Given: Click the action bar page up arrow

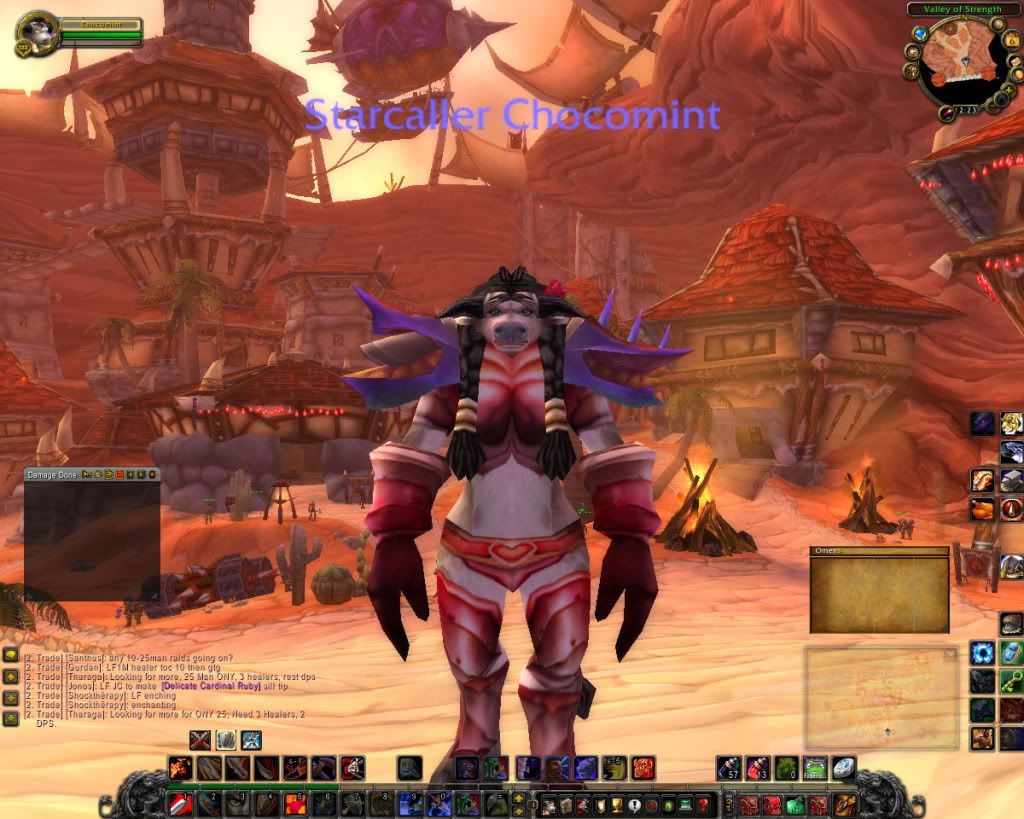Looking at the screenshot, I should click(518, 796).
